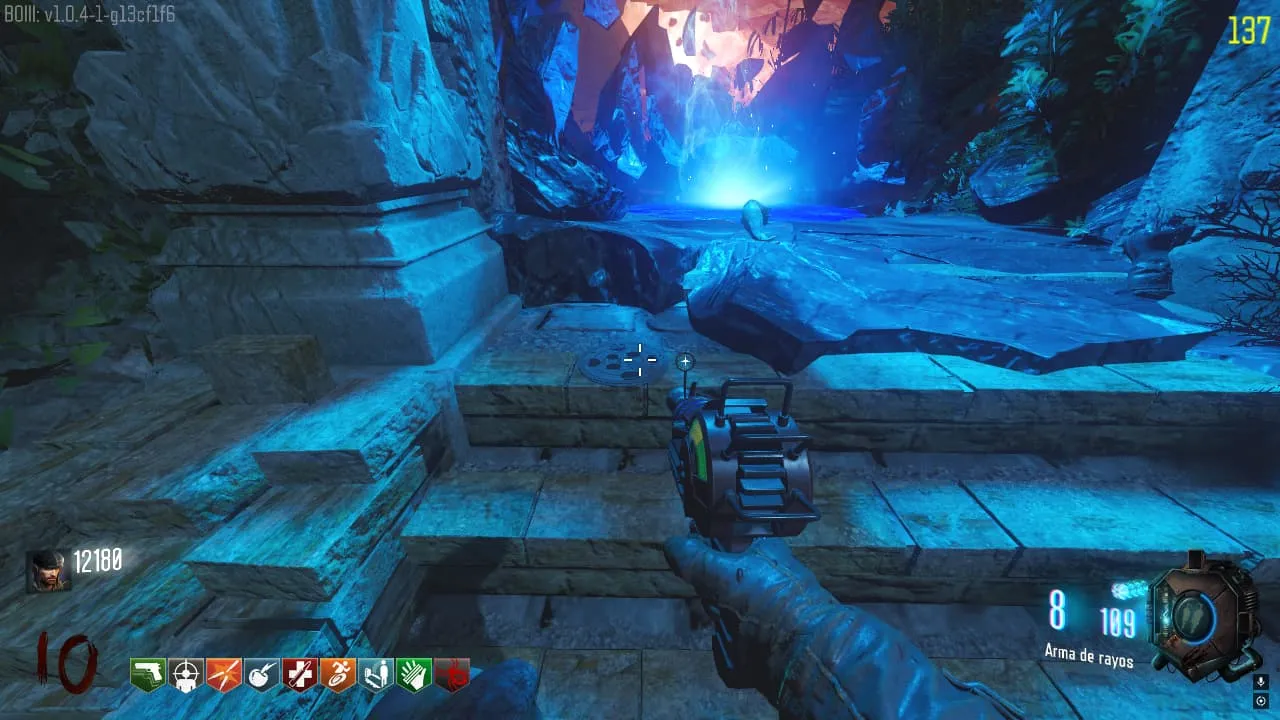The width and height of the screenshot is (1280, 720).
Task: Click the circular record overlay button
Action: 1261,699
